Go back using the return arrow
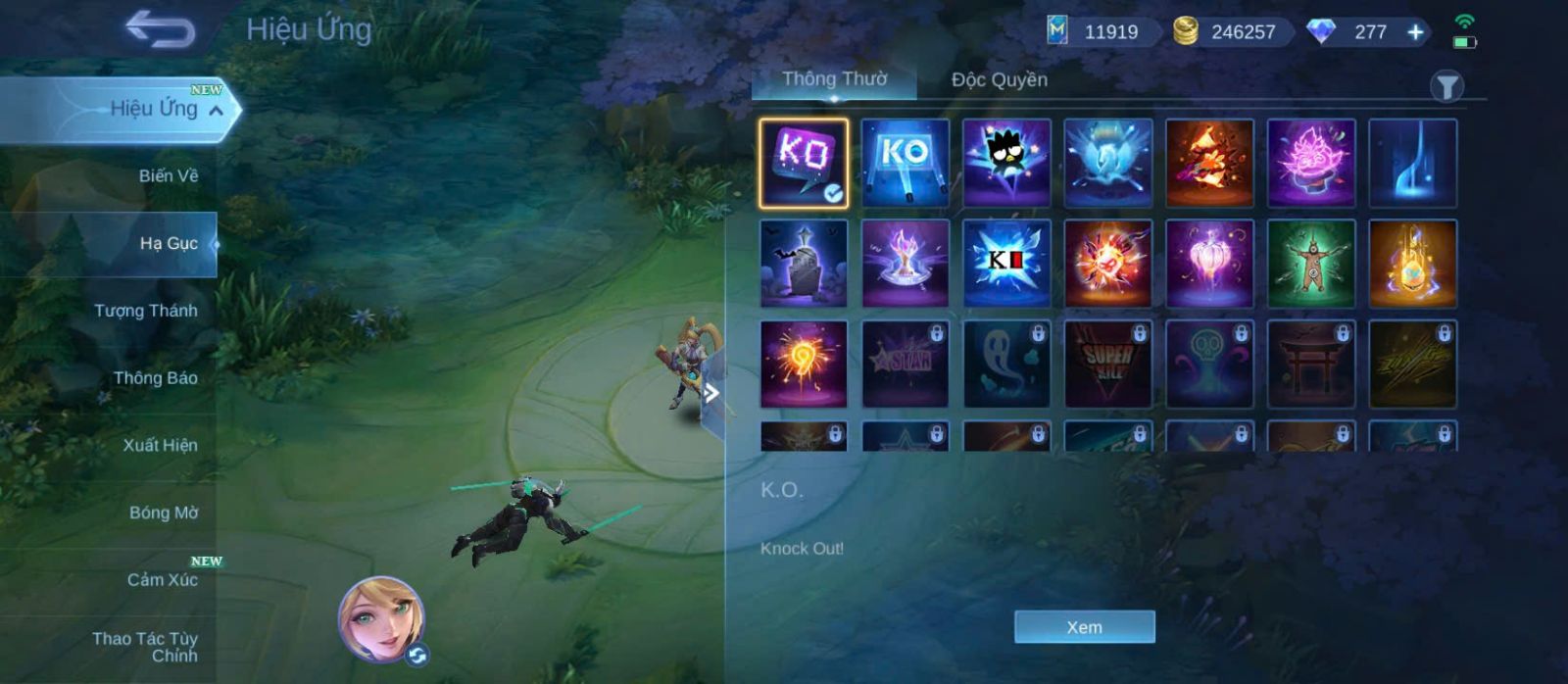The height and width of the screenshot is (684, 1568). coord(161,29)
